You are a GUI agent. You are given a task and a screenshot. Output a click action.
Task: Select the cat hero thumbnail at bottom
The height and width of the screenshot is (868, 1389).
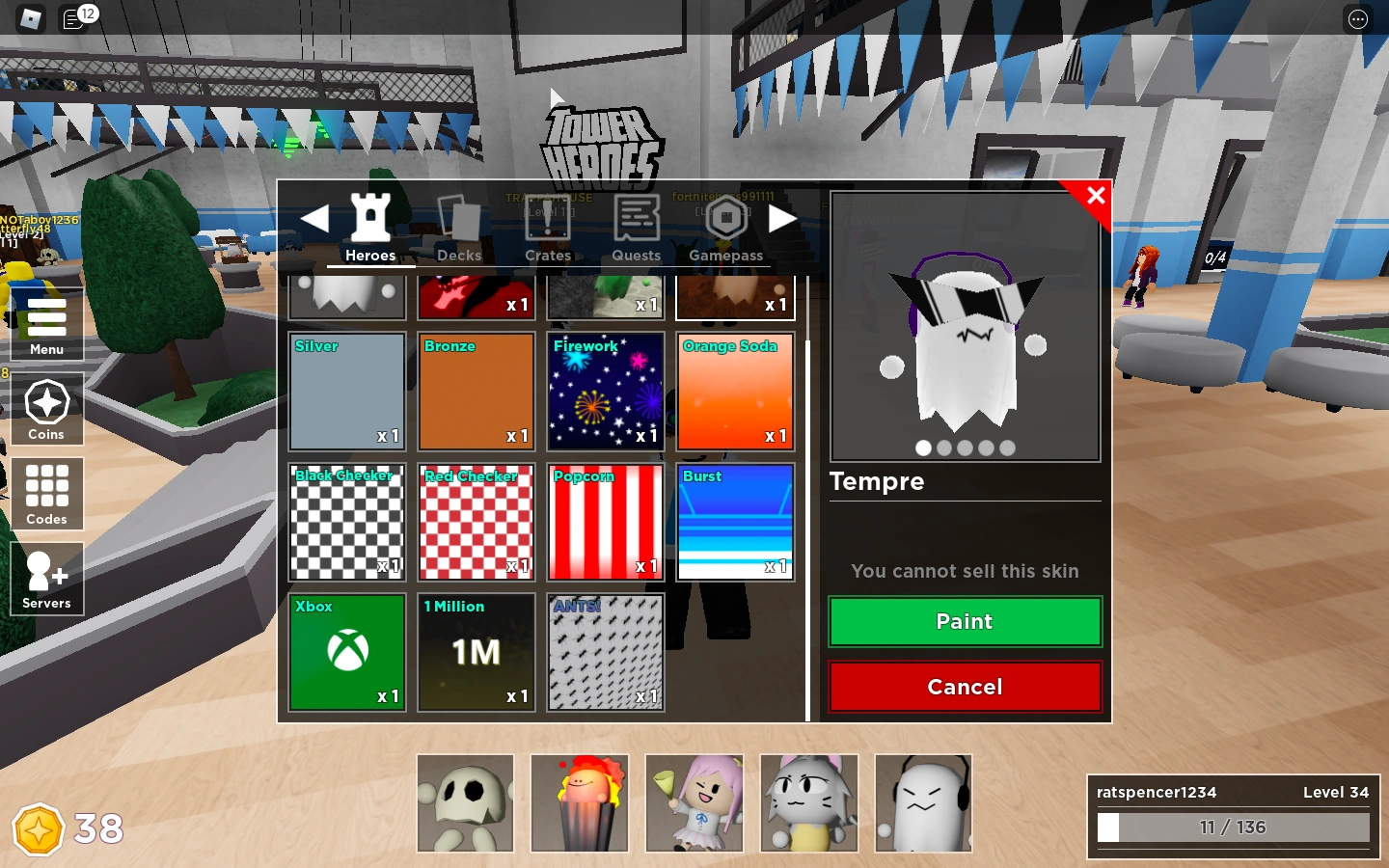(x=808, y=804)
